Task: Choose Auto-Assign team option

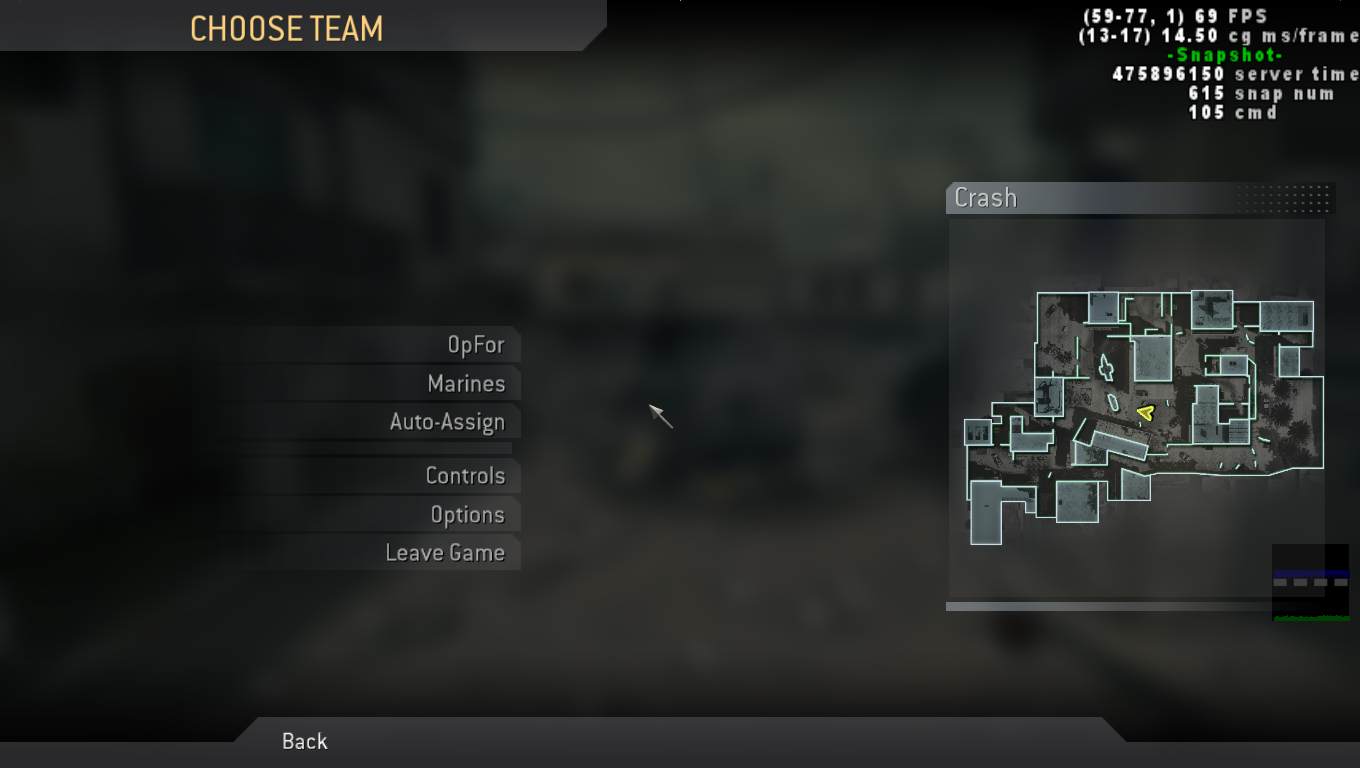Action: point(445,422)
